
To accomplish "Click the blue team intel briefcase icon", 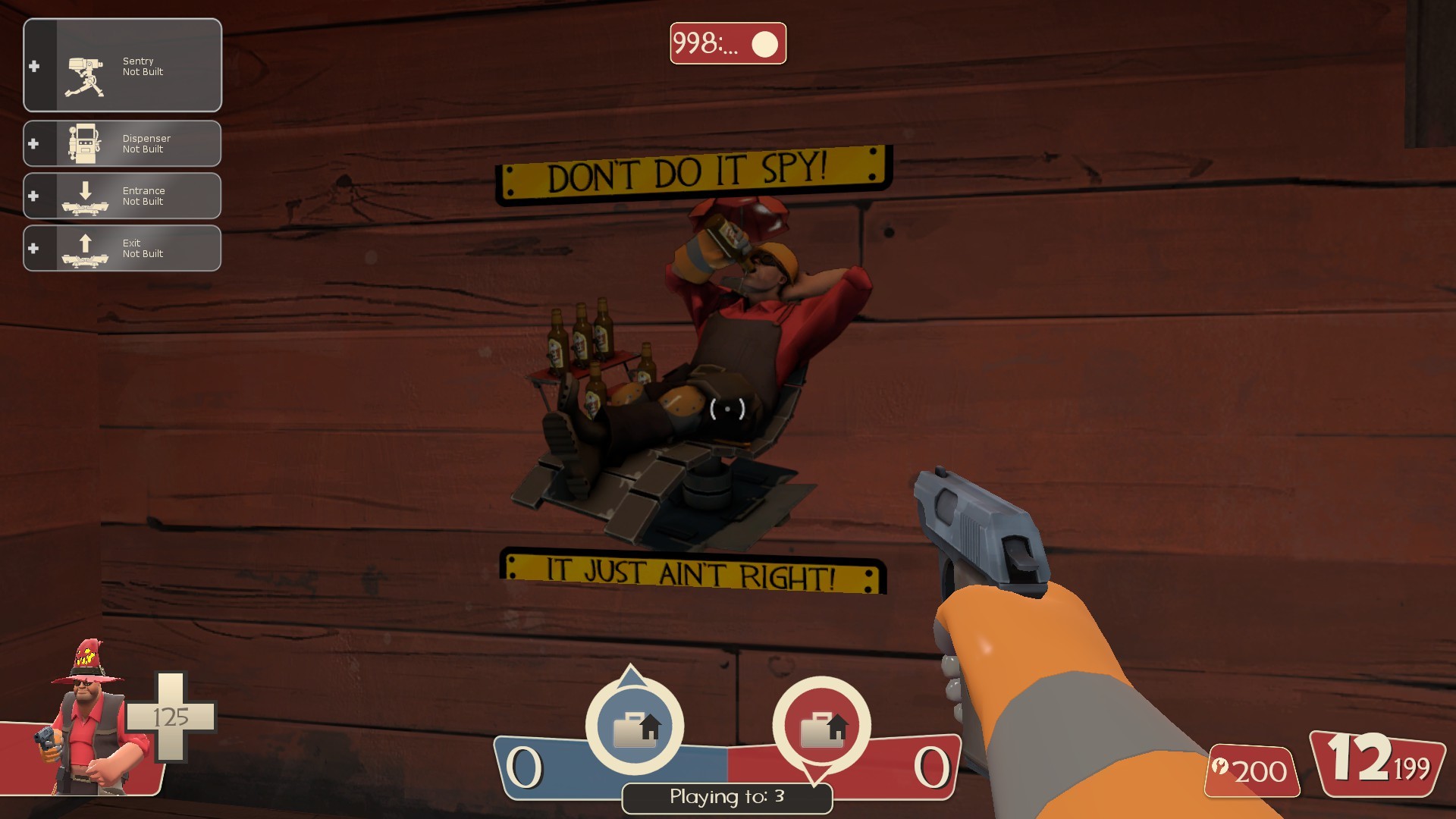I will pos(635,725).
